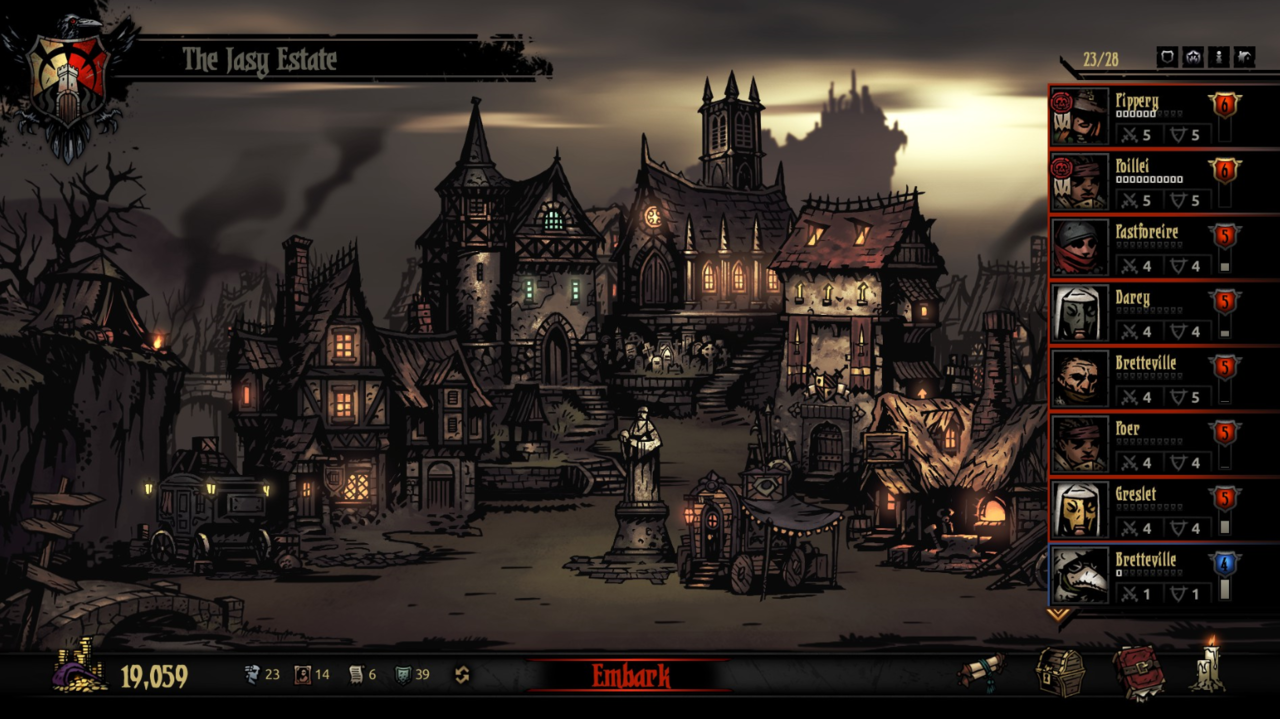Screen dimensions: 1280x719
Task: Open the heirloom exchange arrows icon
Action: click(x=462, y=675)
